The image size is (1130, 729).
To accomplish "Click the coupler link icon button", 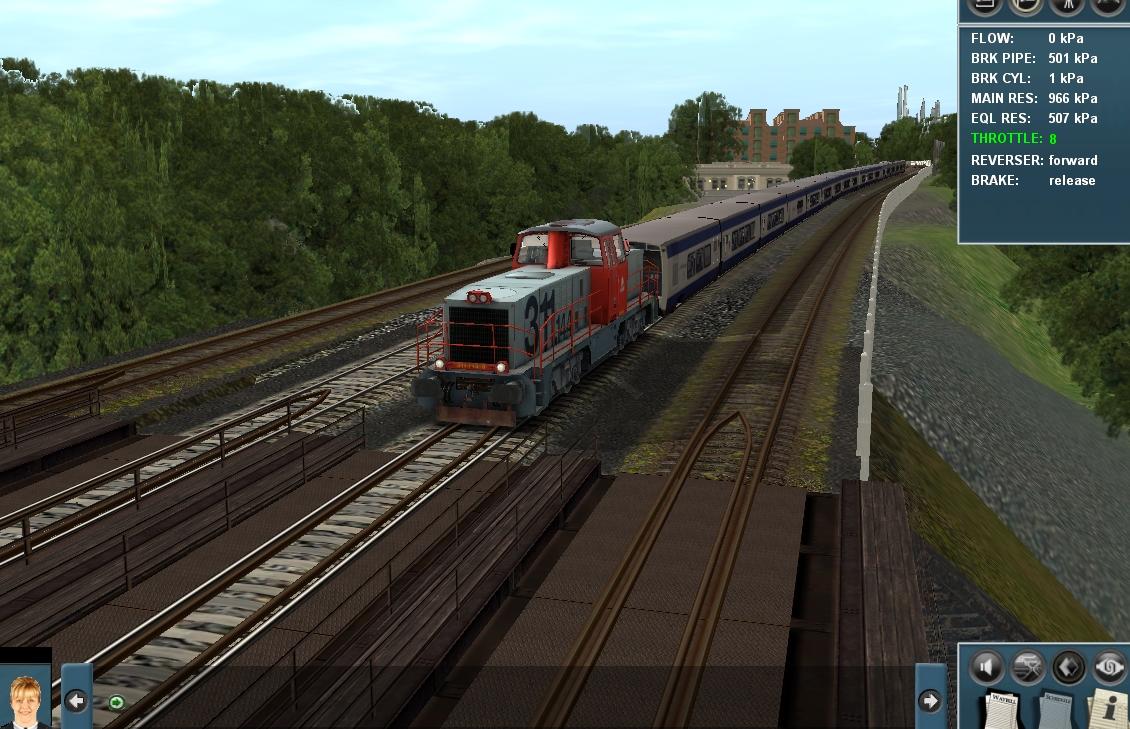I will [1108, 667].
